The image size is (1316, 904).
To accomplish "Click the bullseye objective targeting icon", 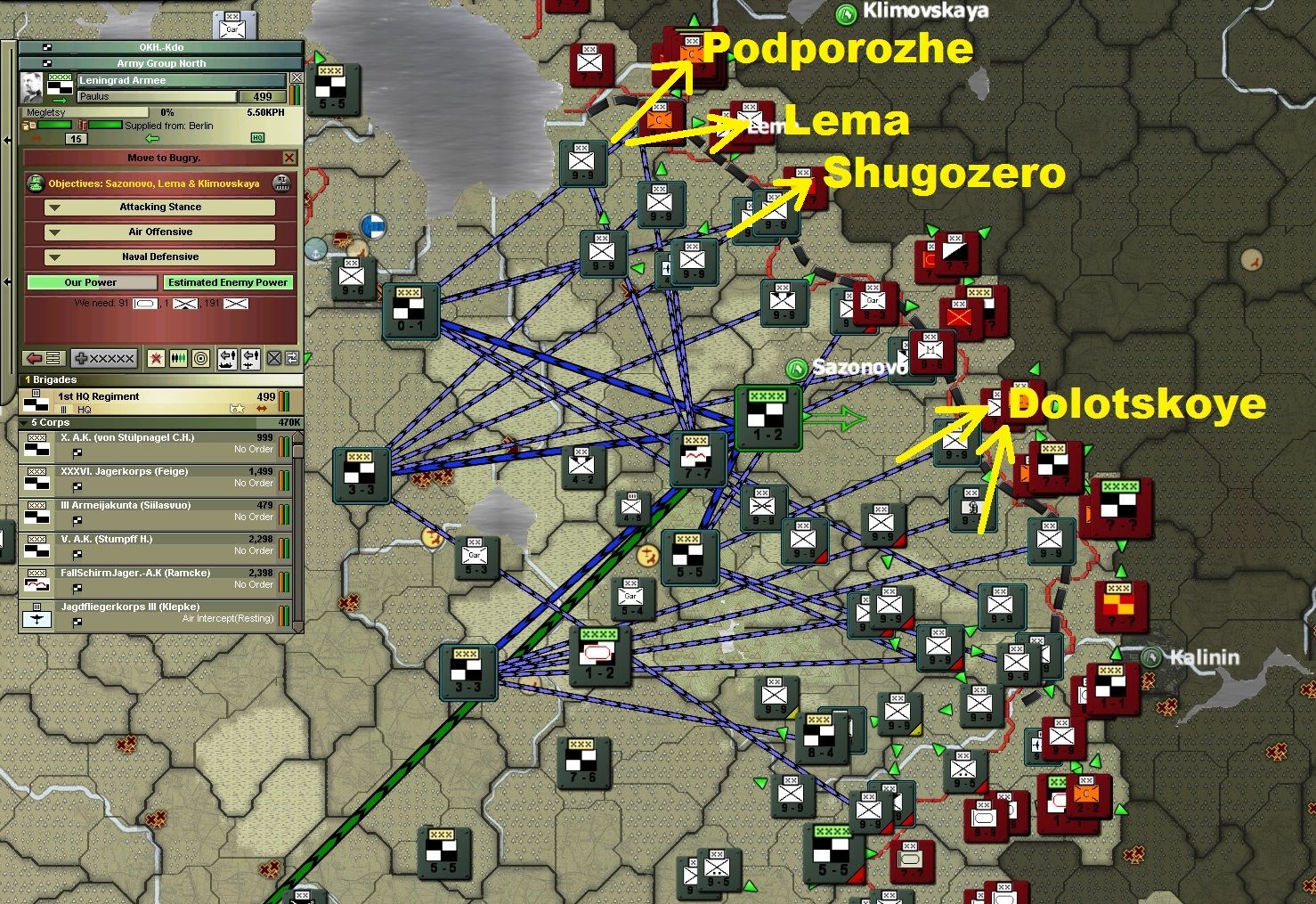I will [199, 357].
